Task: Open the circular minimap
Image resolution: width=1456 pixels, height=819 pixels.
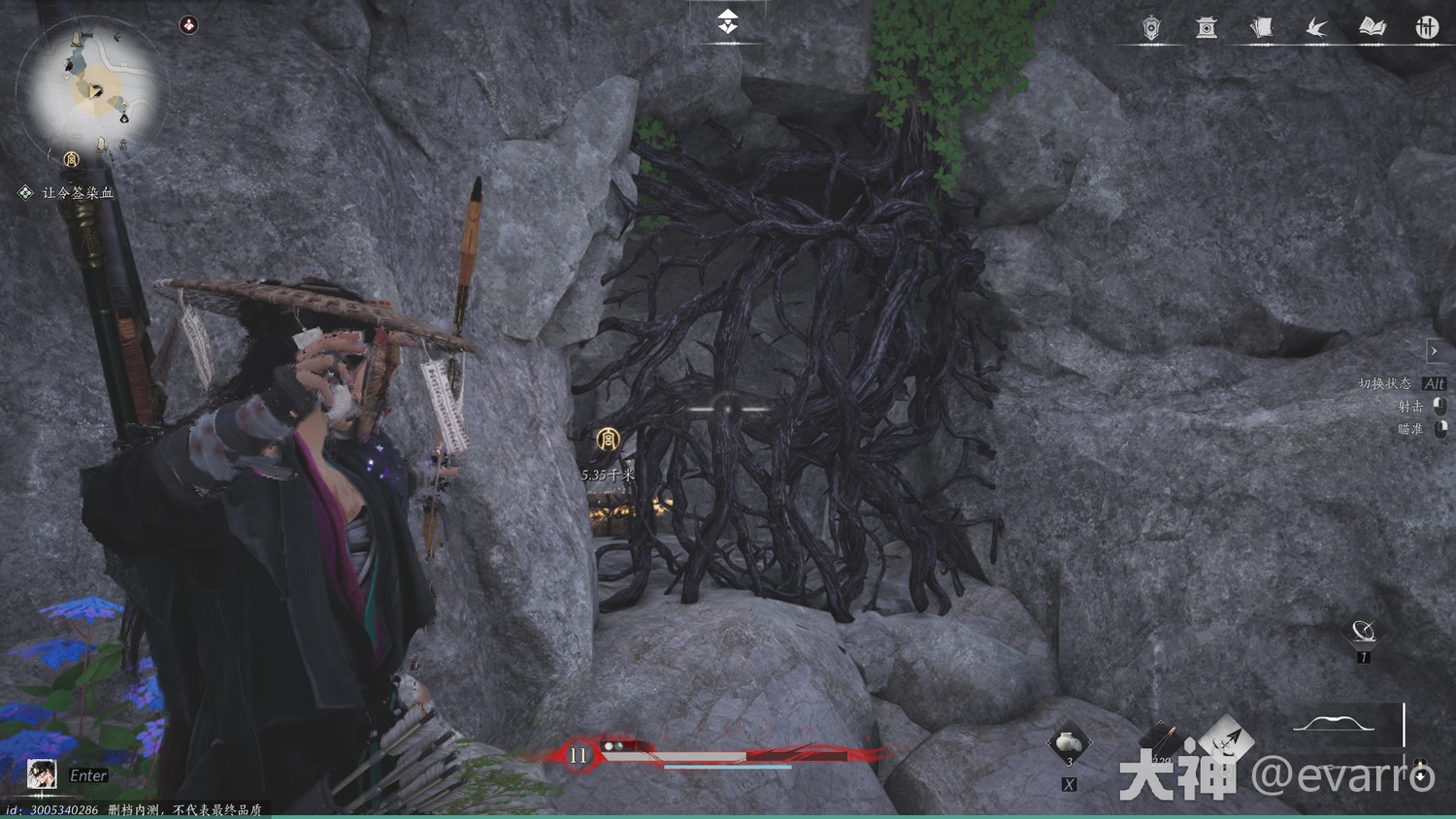Action: [x=94, y=89]
